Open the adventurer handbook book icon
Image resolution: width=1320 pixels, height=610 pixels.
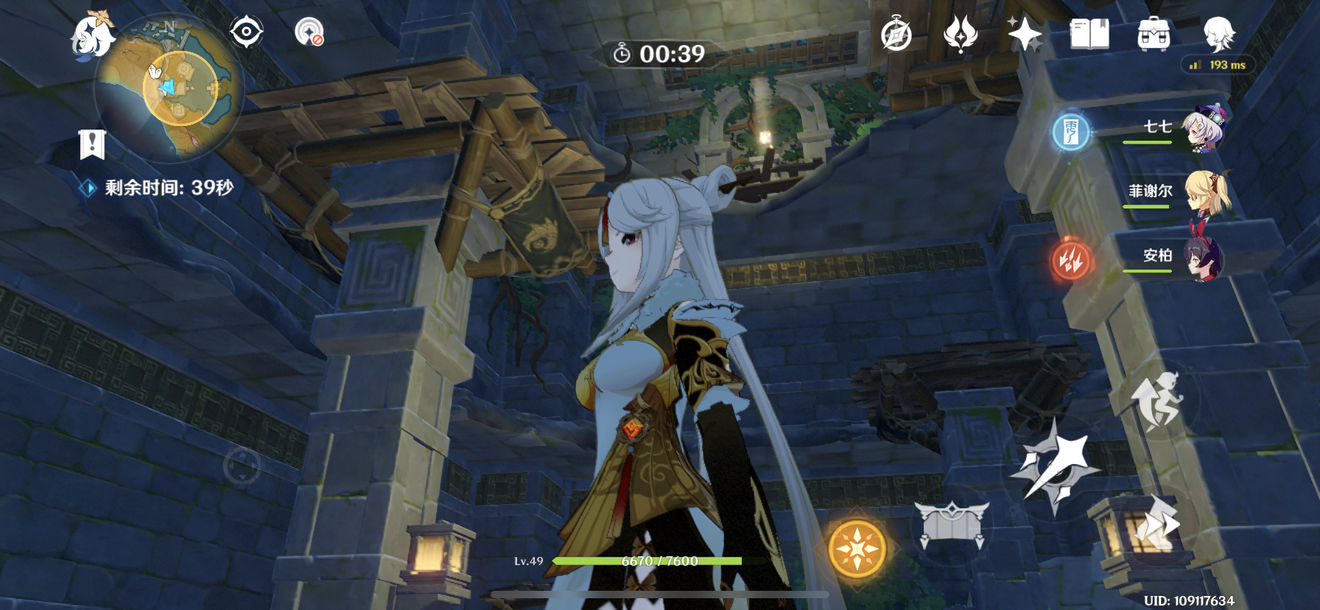(1089, 35)
